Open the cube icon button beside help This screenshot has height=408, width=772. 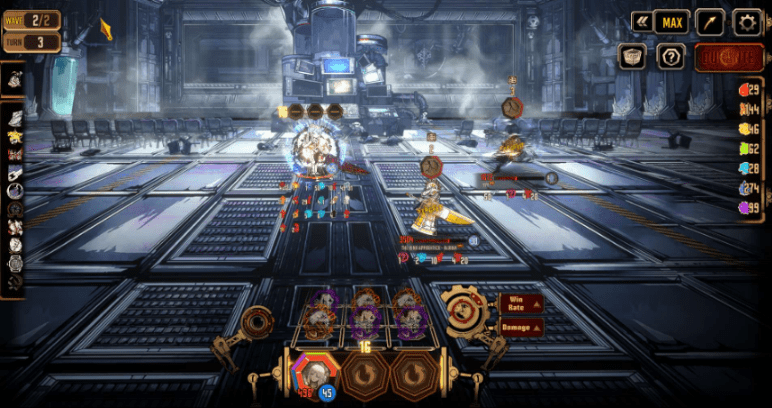tap(632, 57)
